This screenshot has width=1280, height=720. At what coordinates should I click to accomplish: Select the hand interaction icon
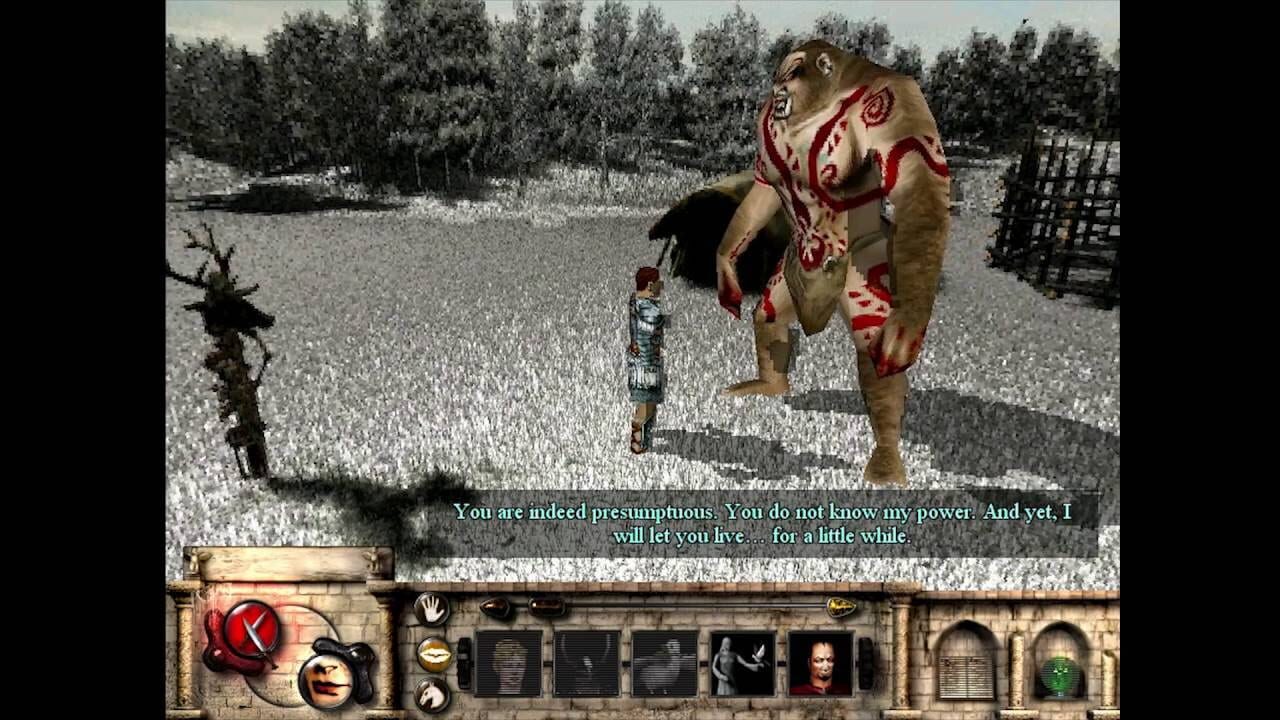point(430,608)
